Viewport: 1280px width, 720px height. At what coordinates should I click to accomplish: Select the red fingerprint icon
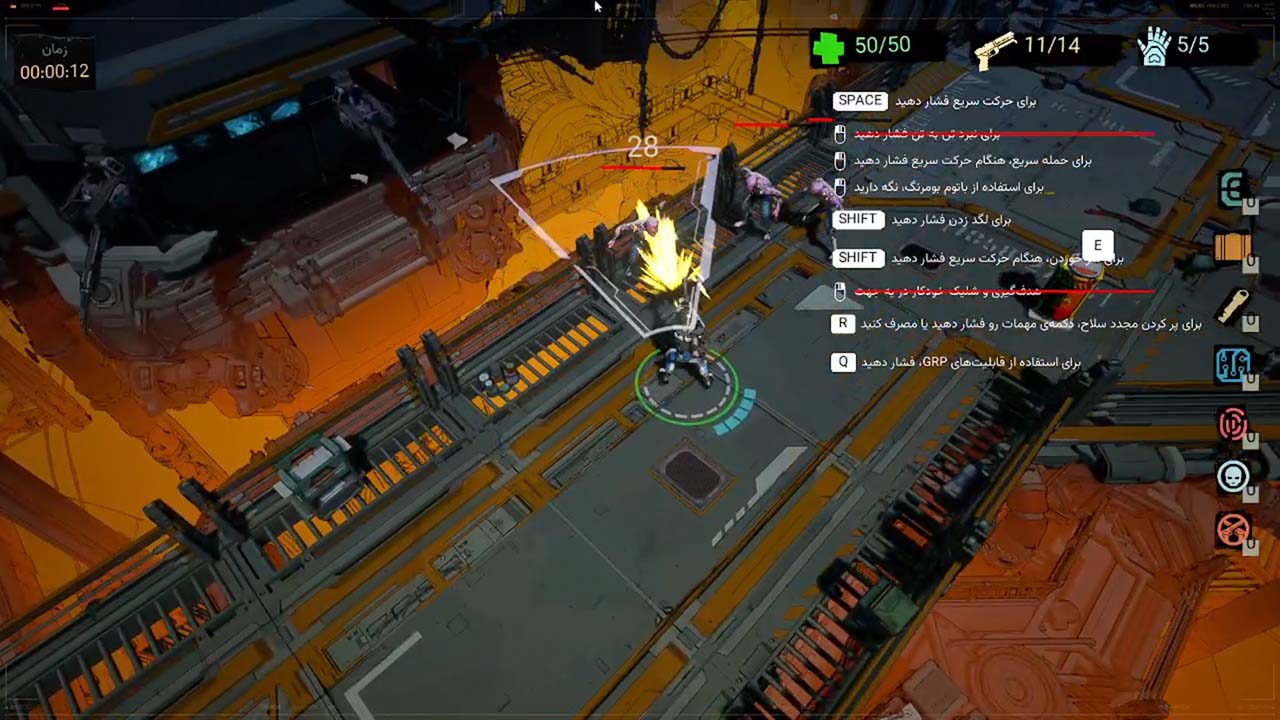[x=1233, y=424]
